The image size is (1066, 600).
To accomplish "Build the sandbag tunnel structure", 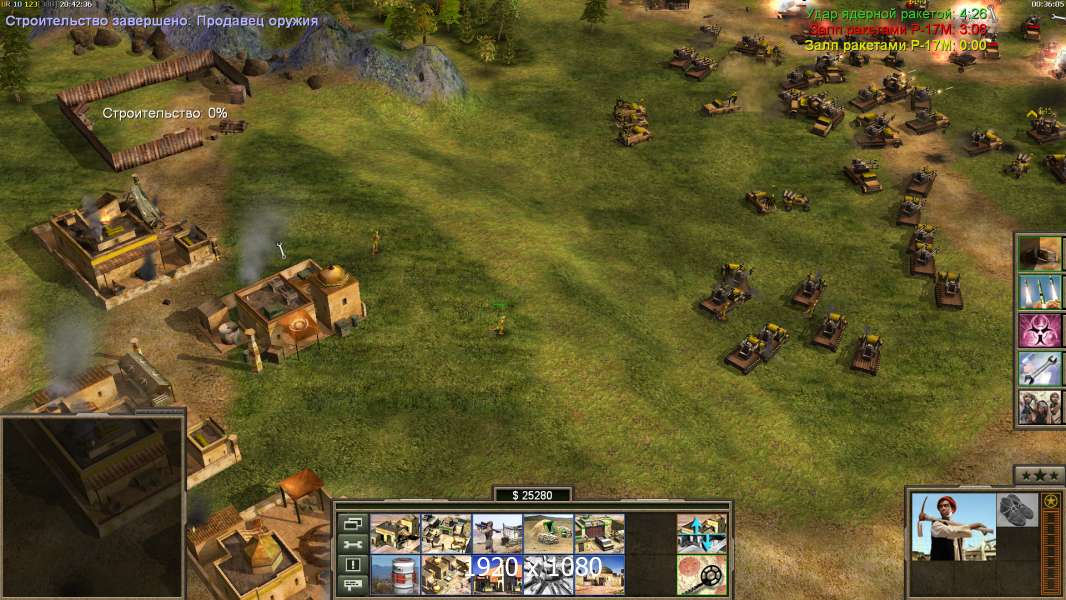I will click(548, 534).
